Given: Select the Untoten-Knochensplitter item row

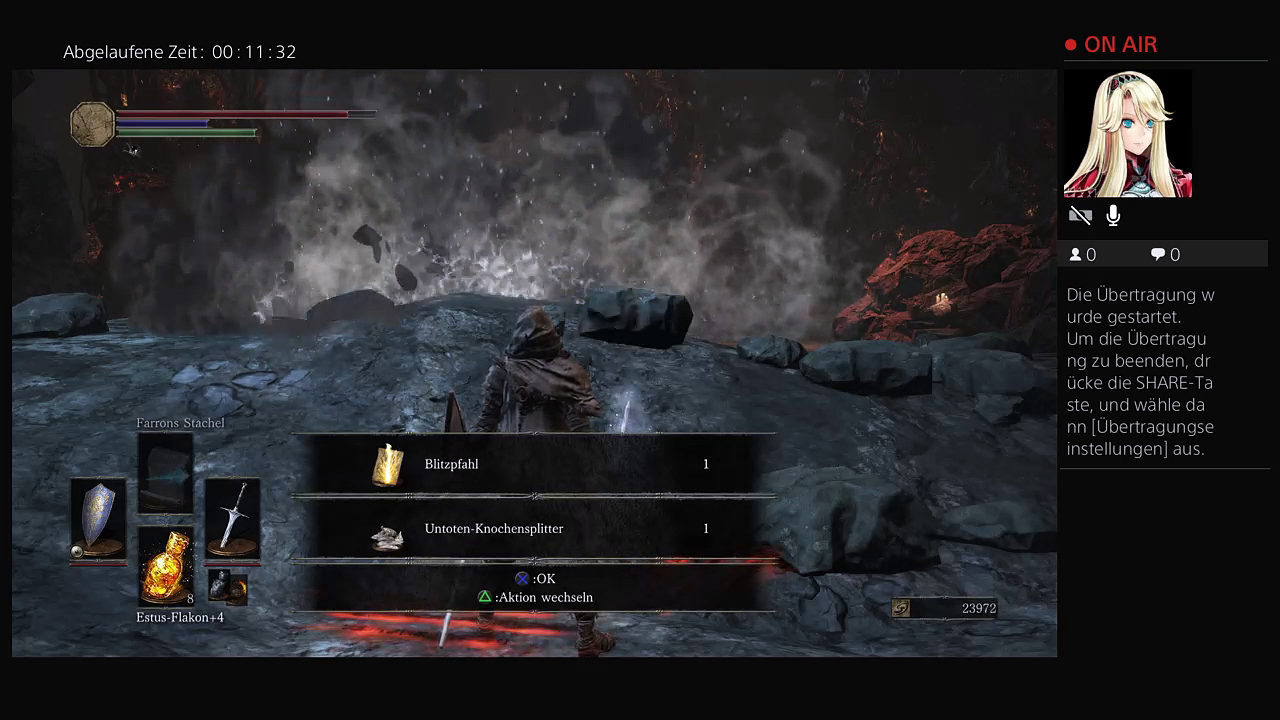Looking at the screenshot, I should pyautogui.click(x=534, y=529).
